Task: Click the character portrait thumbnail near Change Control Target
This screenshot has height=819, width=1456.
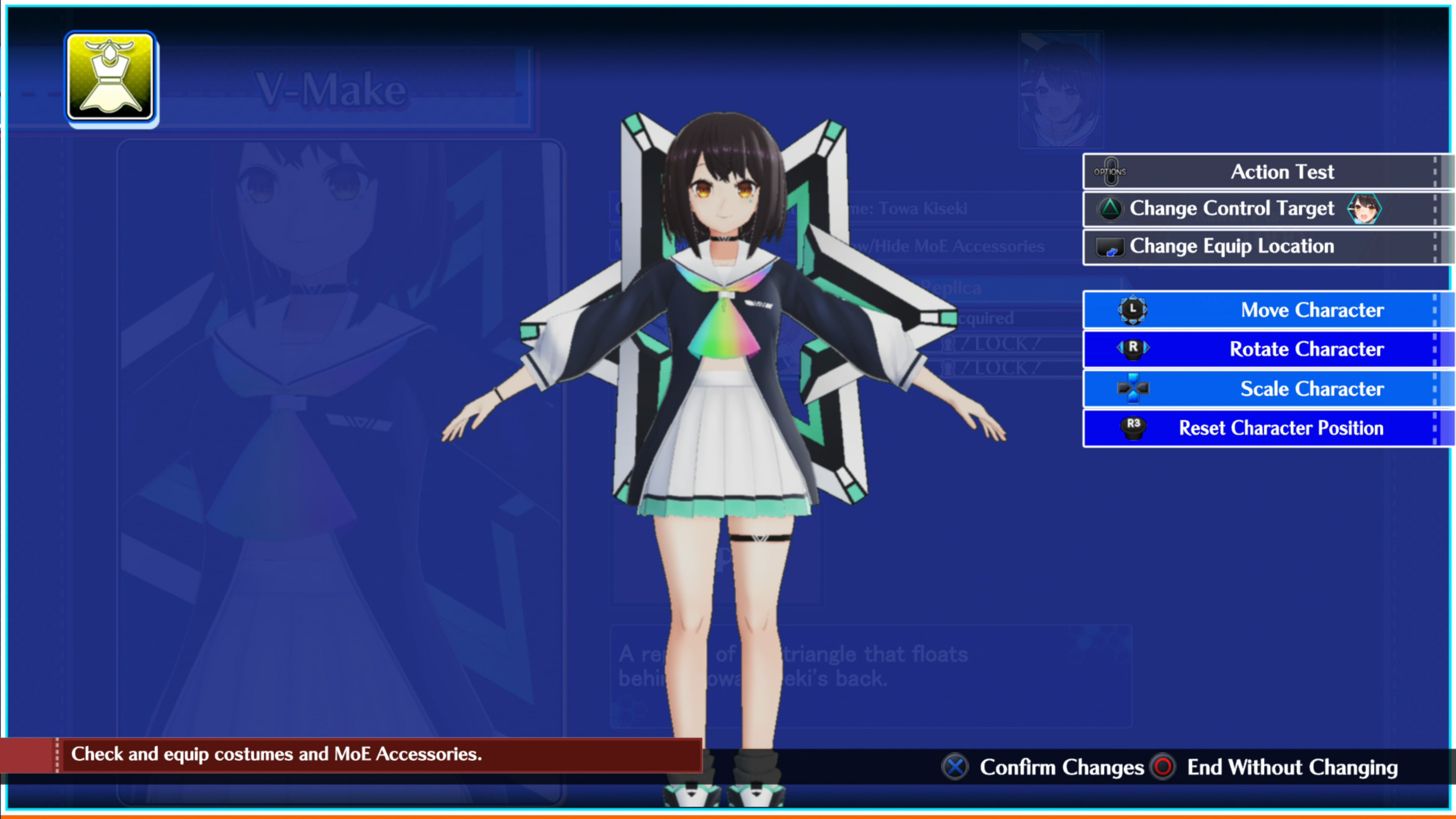Action: pyautogui.click(x=1365, y=209)
